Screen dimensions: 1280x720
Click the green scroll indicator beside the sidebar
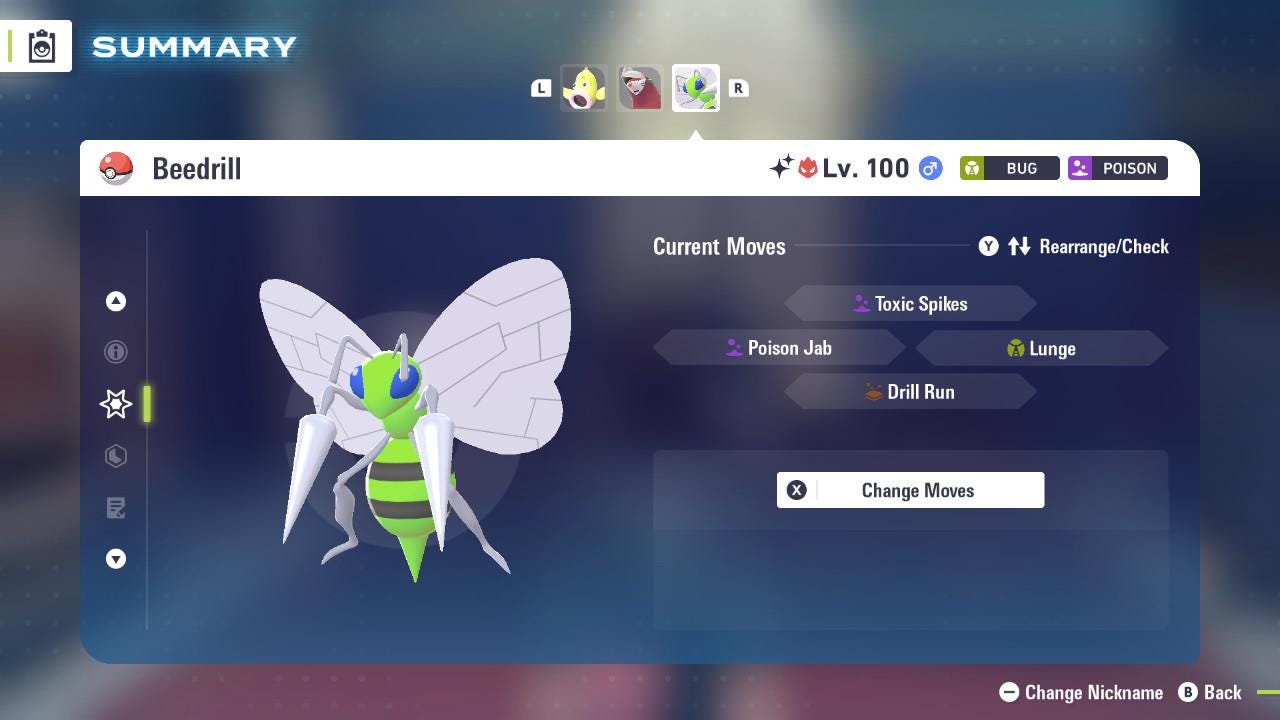[147, 405]
